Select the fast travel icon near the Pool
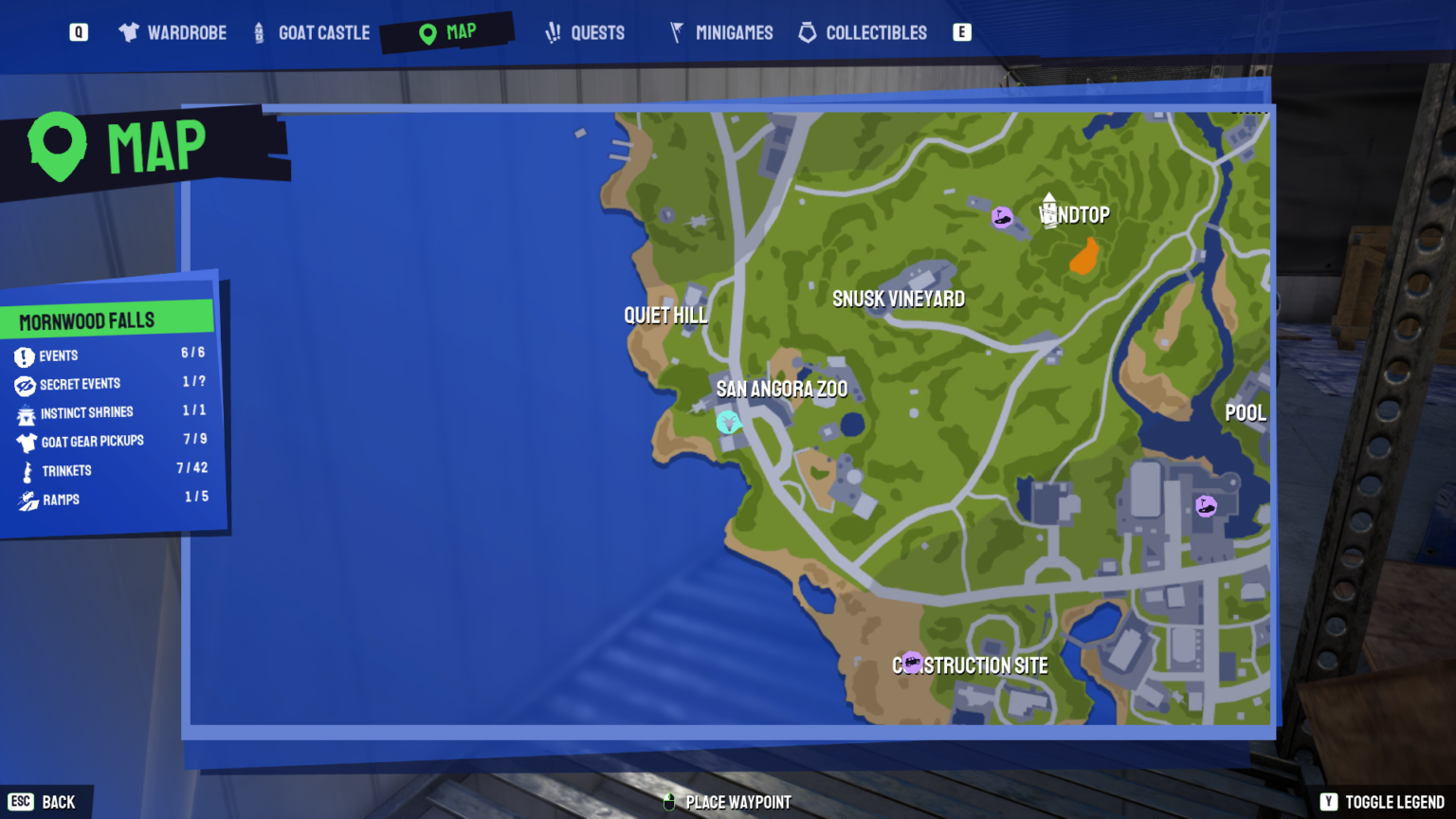The image size is (1456, 819). [x=1206, y=504]
